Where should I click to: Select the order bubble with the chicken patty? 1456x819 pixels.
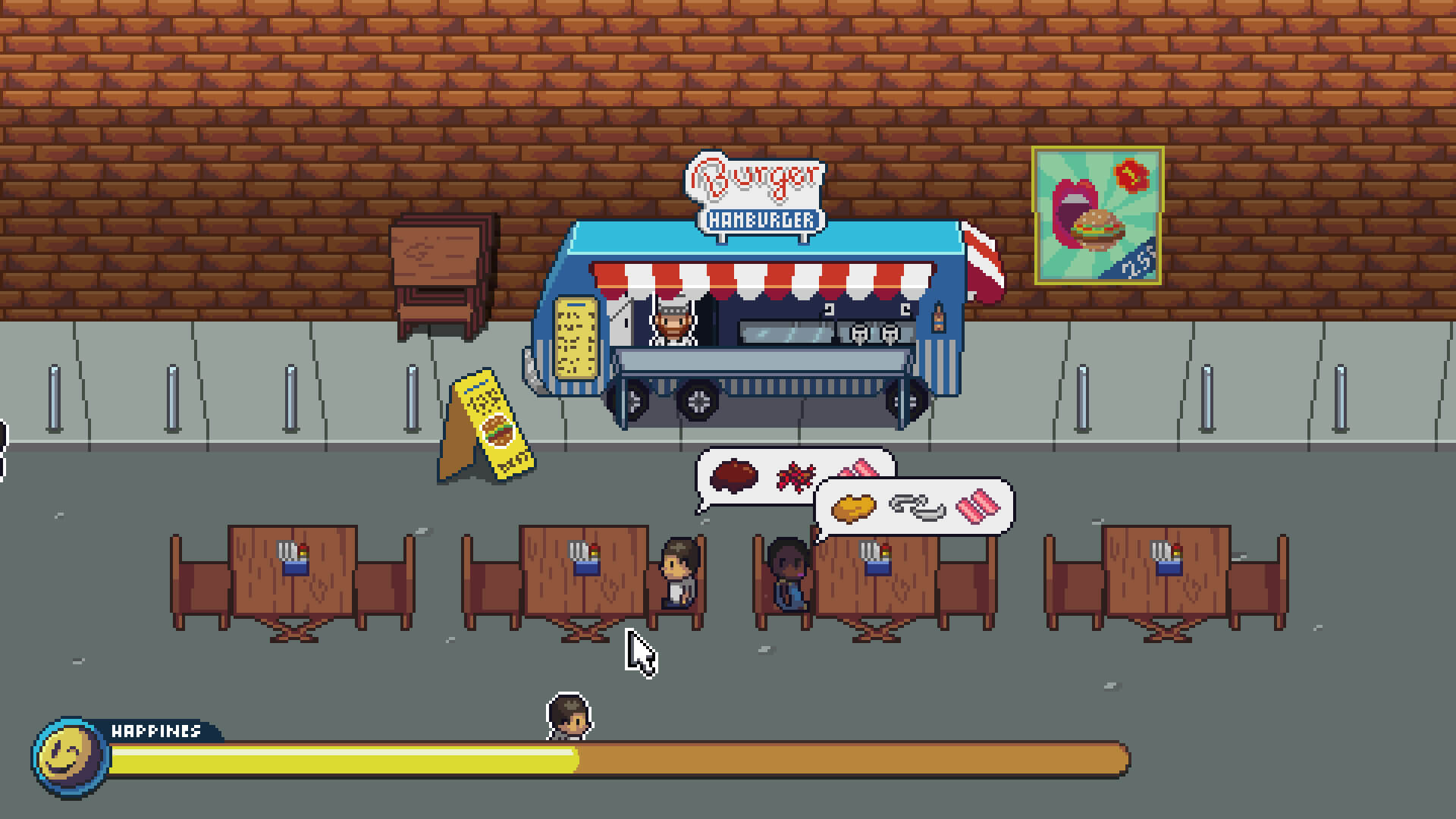click(914, 507)
